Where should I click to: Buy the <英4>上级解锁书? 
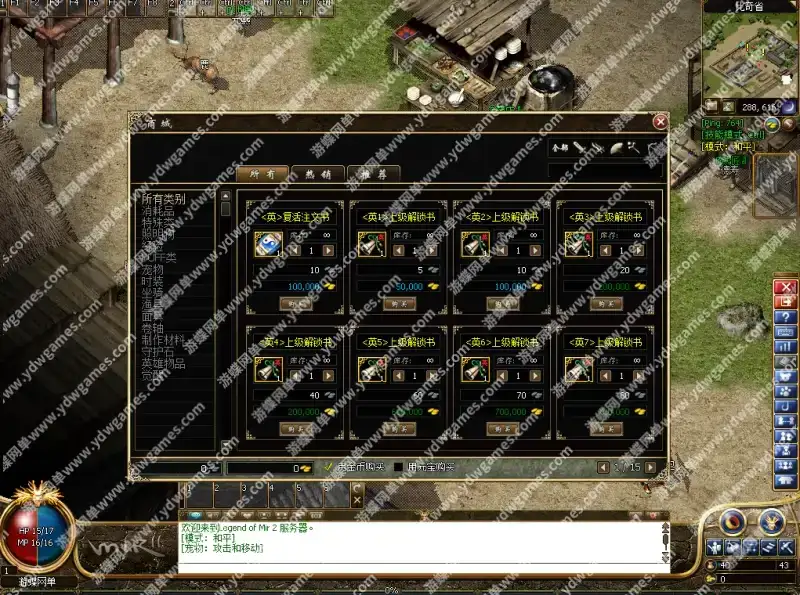click(x=296, y=428)
